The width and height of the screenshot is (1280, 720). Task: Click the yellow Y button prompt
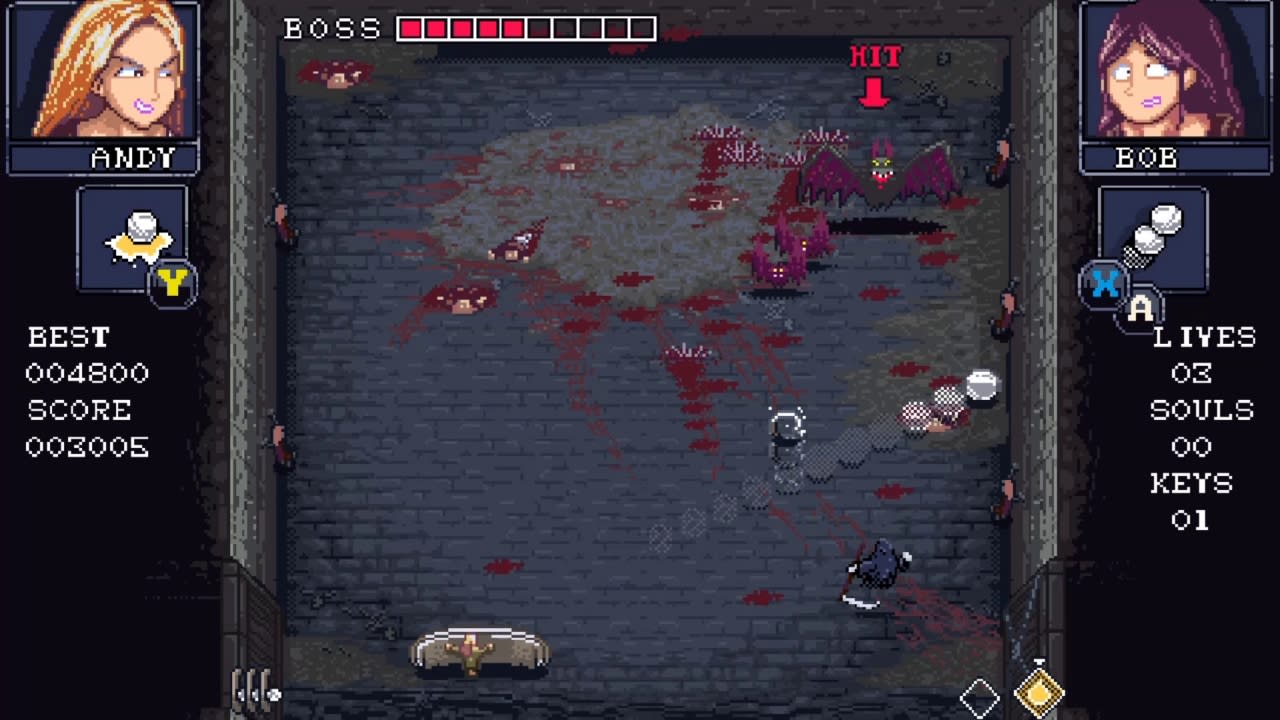click(x=172, y=286)
